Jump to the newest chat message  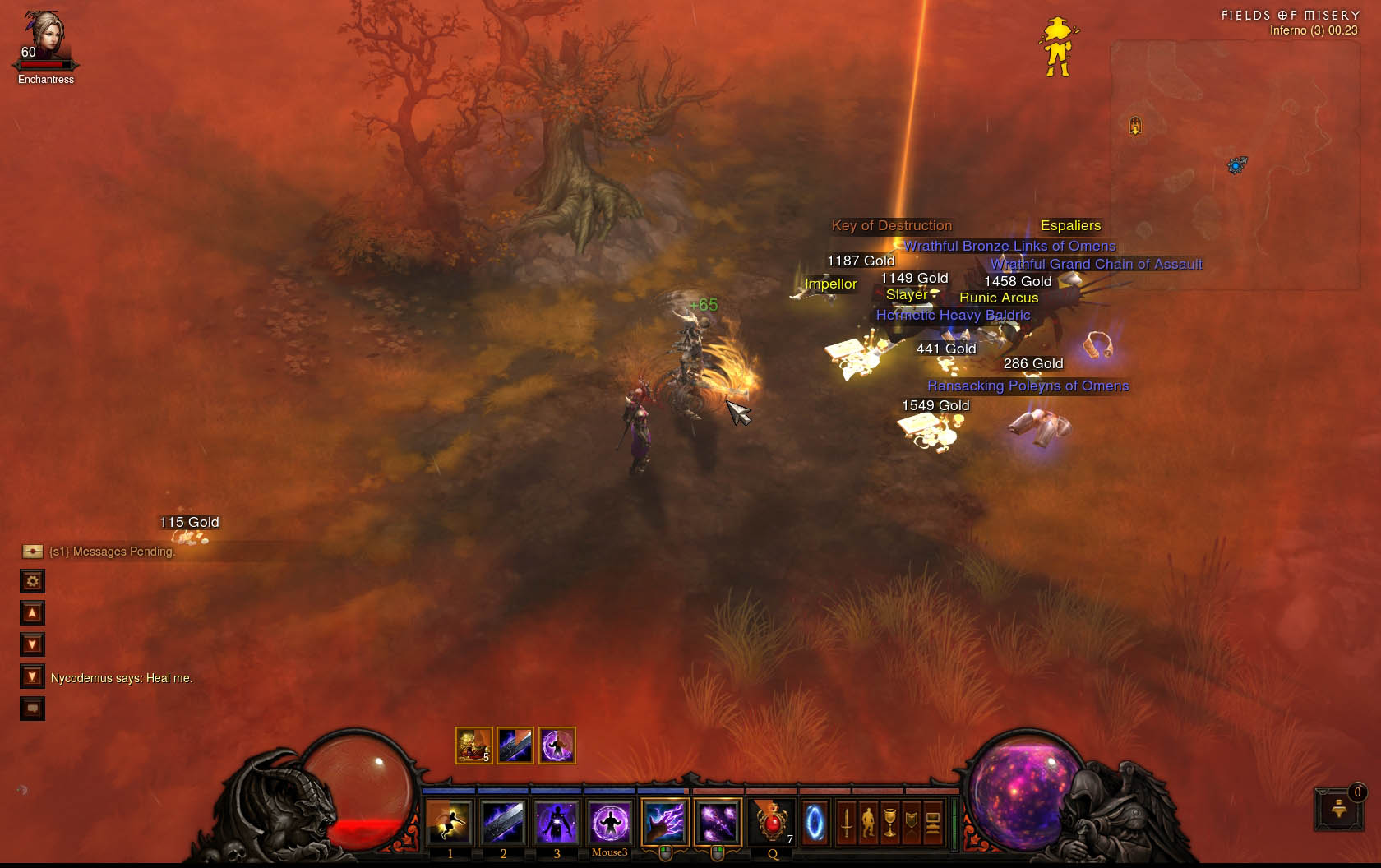32,676
